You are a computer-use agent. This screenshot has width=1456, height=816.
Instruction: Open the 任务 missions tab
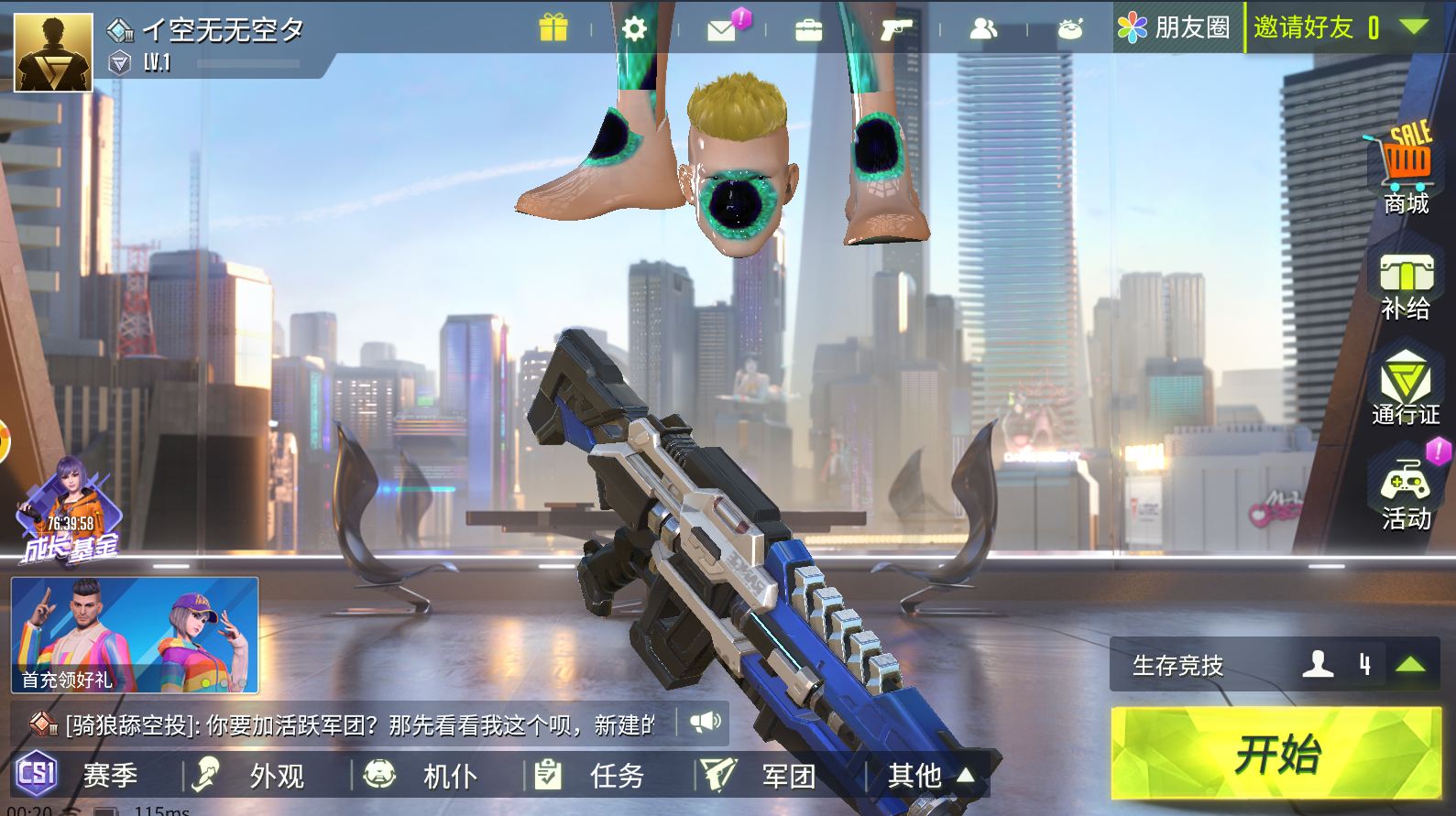pos(599,776)
